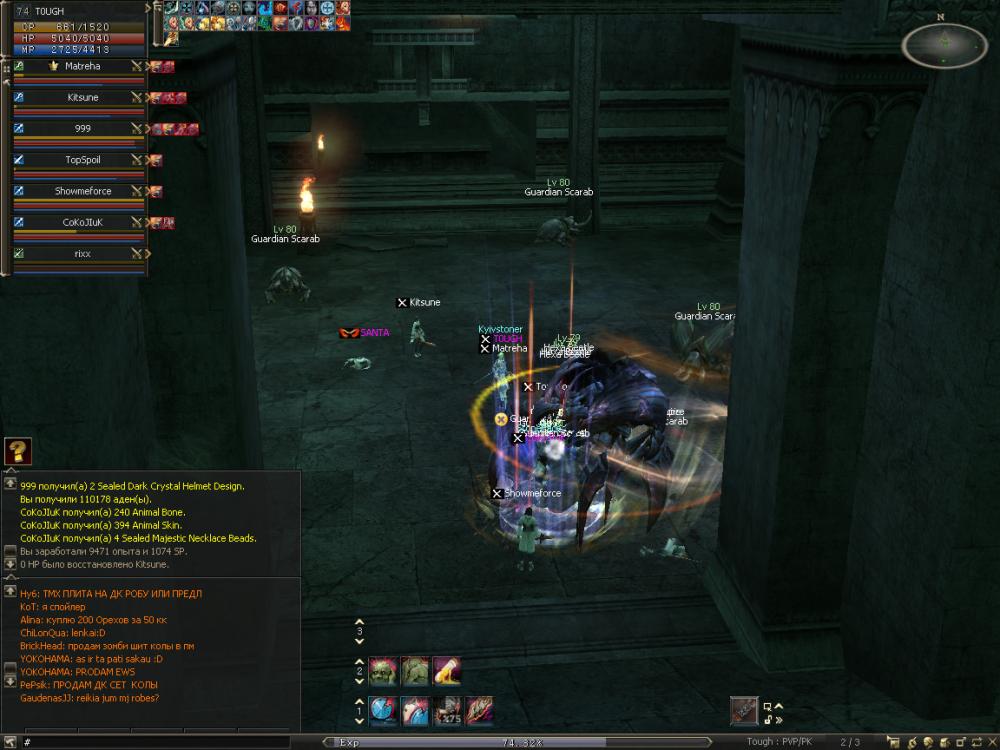1000x750 pixels.
Task: Expand the shortcut bar with double arrow
Action: pyautogui.click(x=779, y=719)
